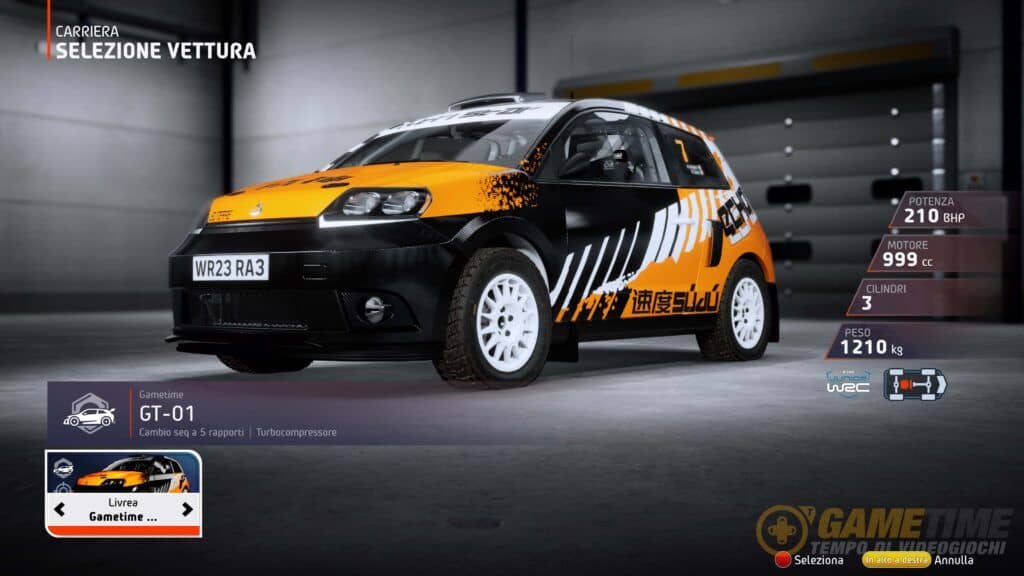
Task: Select the Gametime livery car thumbnail
Action: pos(123,473)
